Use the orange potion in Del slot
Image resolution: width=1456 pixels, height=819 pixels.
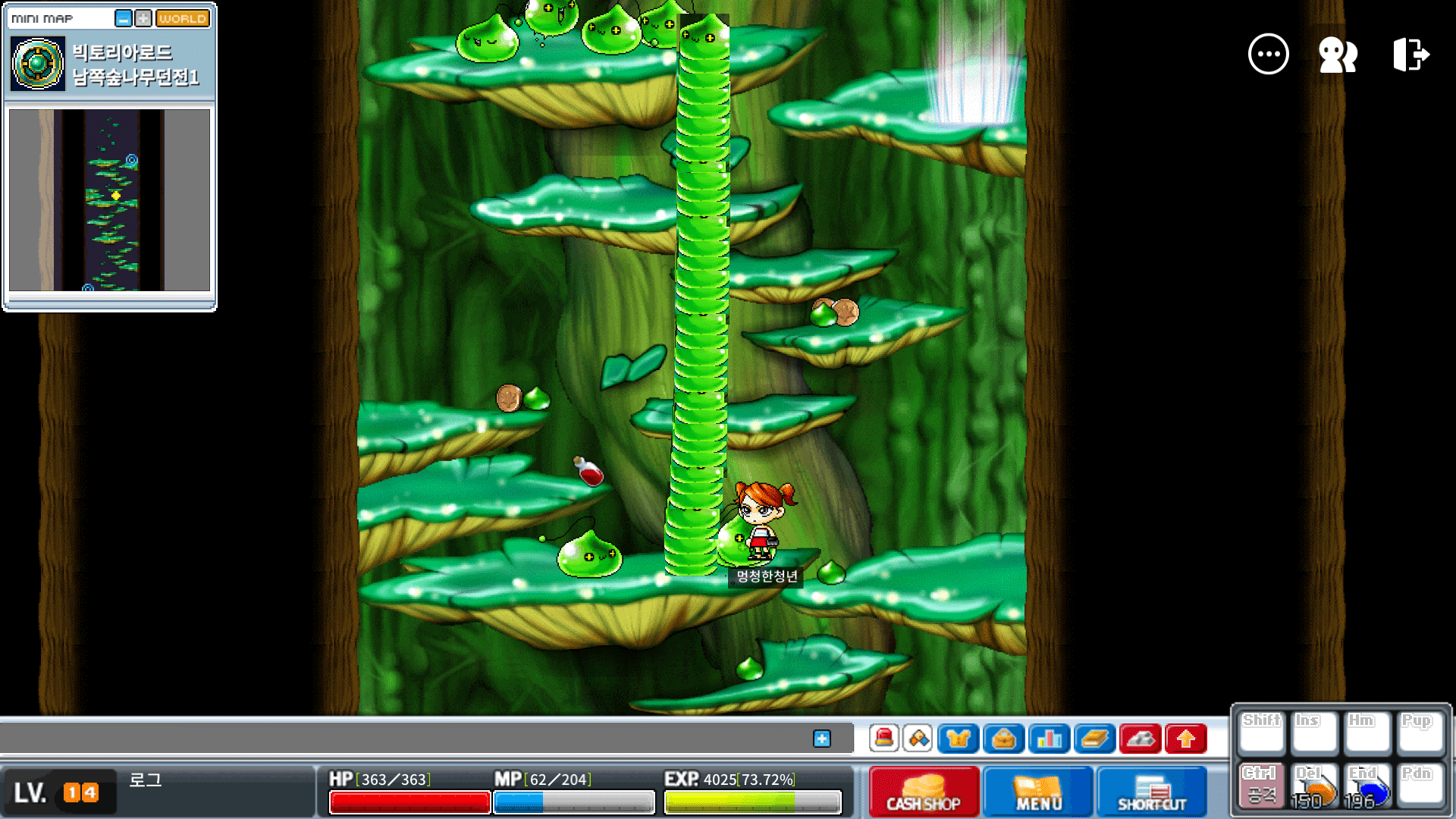1314,786
